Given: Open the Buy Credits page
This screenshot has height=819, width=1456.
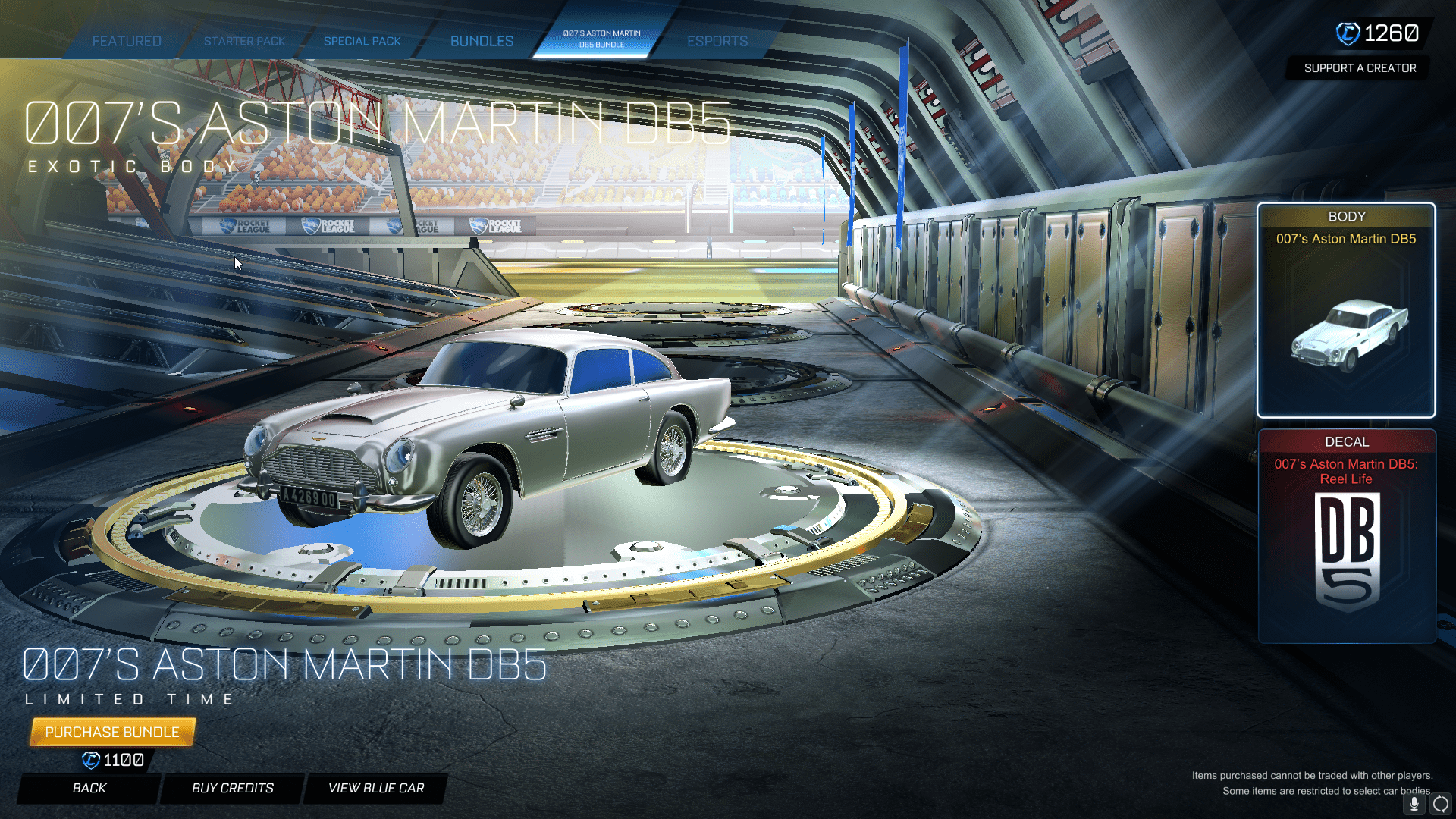Looking at the screenshot, I should [233, 788].
